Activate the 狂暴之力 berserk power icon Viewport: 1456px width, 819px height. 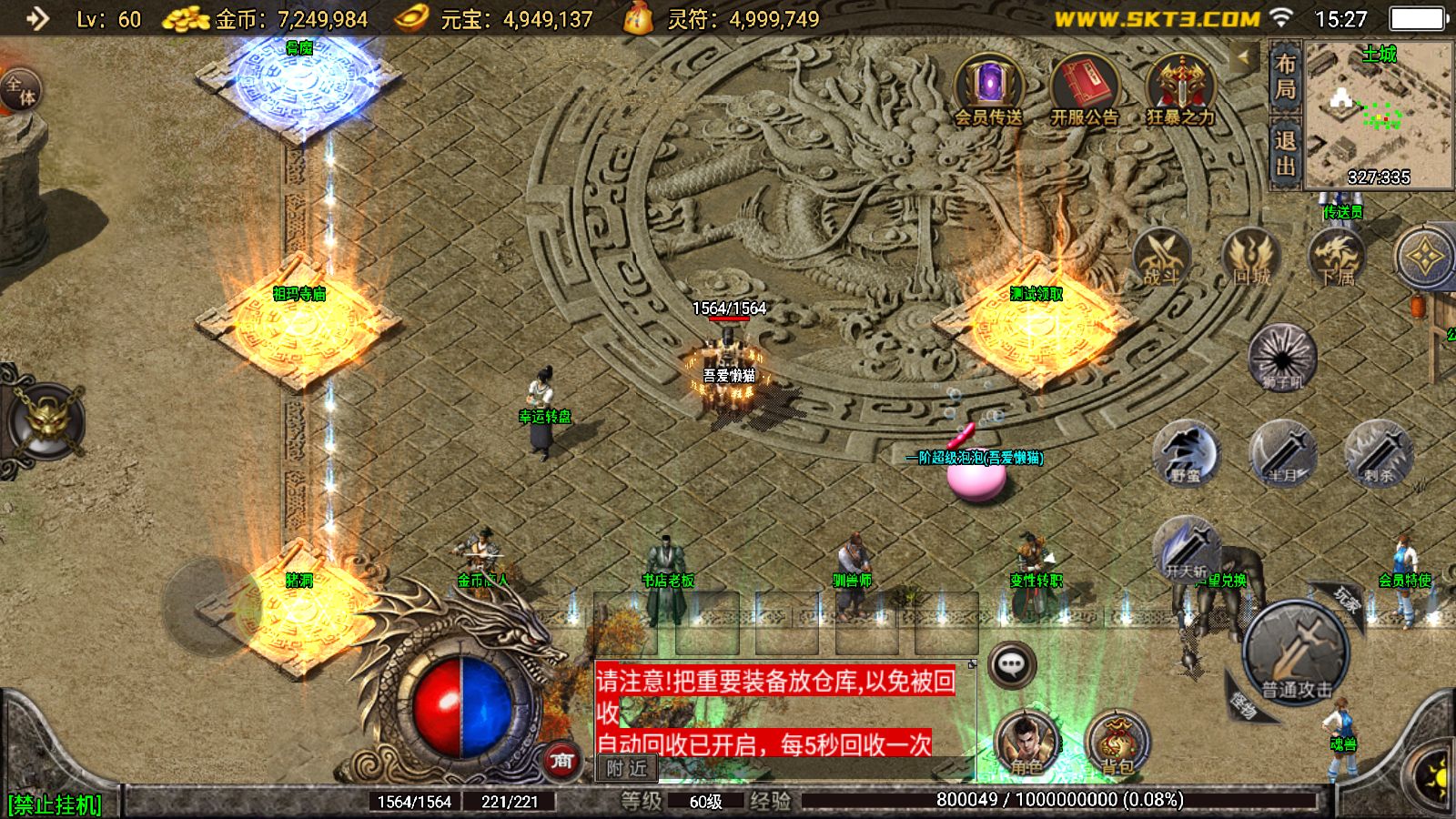coord(1180,88)
